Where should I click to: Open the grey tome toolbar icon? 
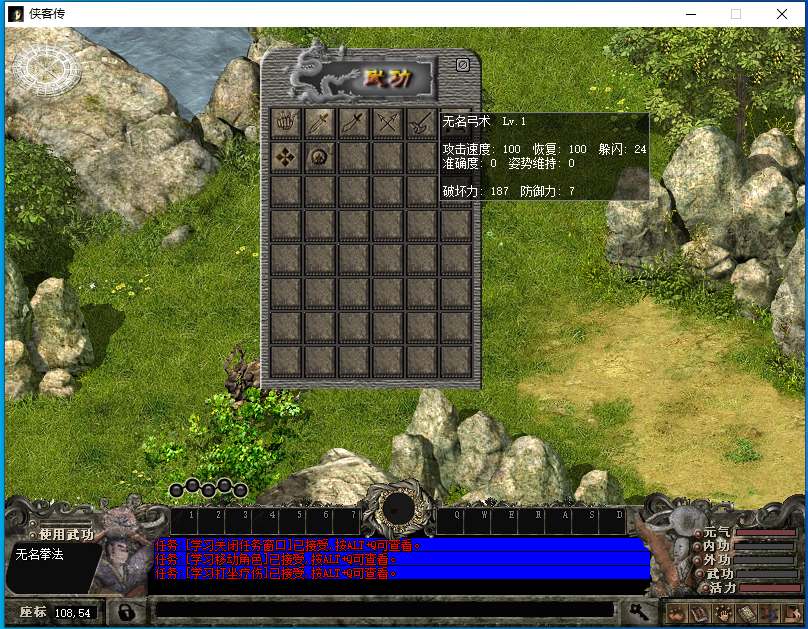[x=745, y=612]
